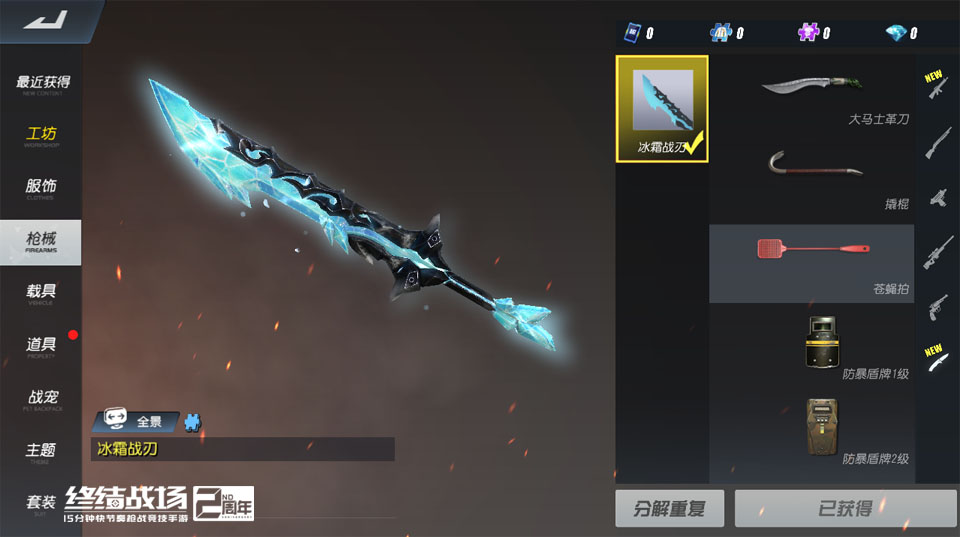The height and width of the screenshot is (537, 960).
Task: Click the 已获得 obtained button
Action: coord(845,509)
